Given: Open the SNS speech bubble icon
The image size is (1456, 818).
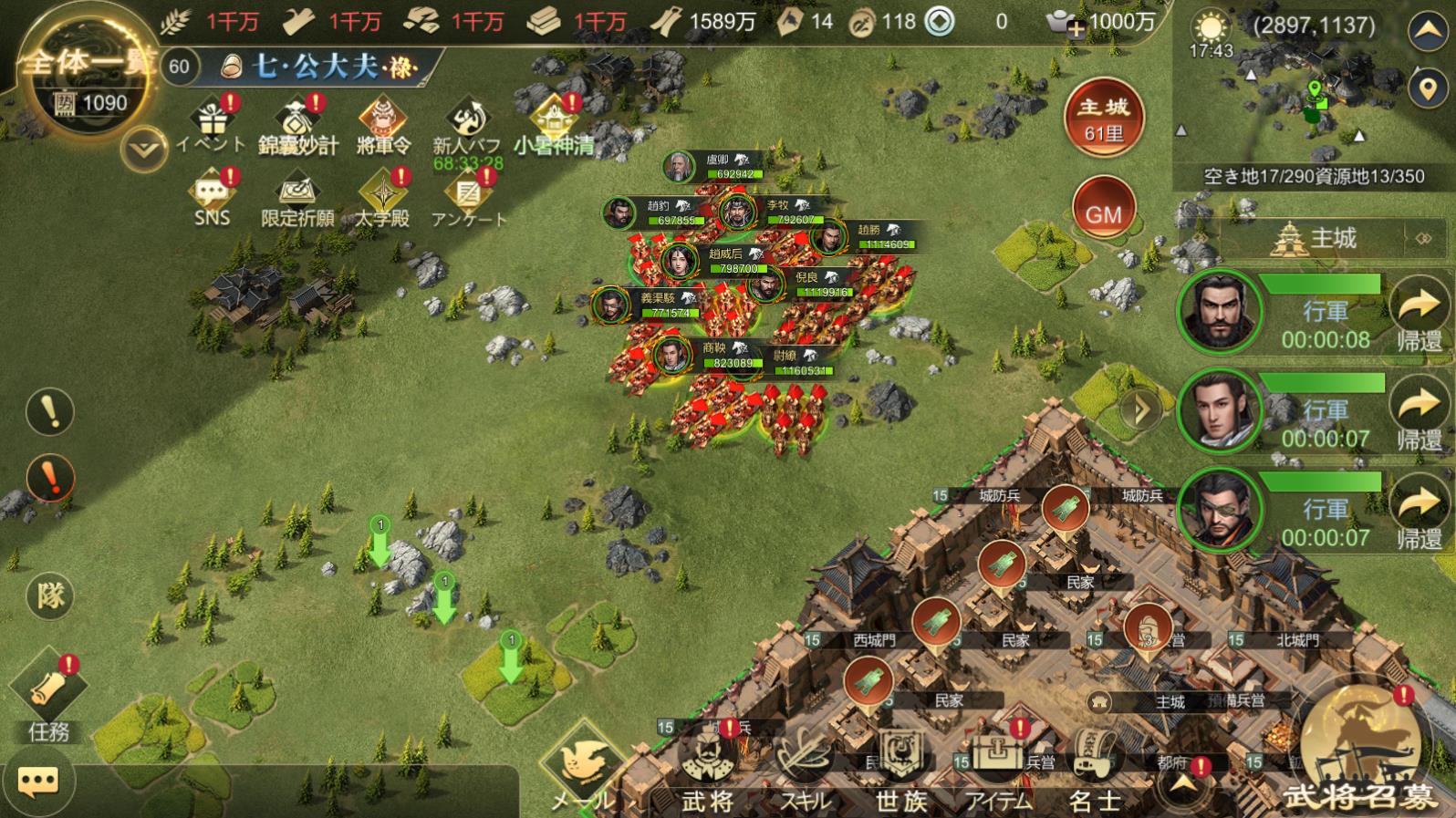Looking at the screenshot, I should [212, 197].
